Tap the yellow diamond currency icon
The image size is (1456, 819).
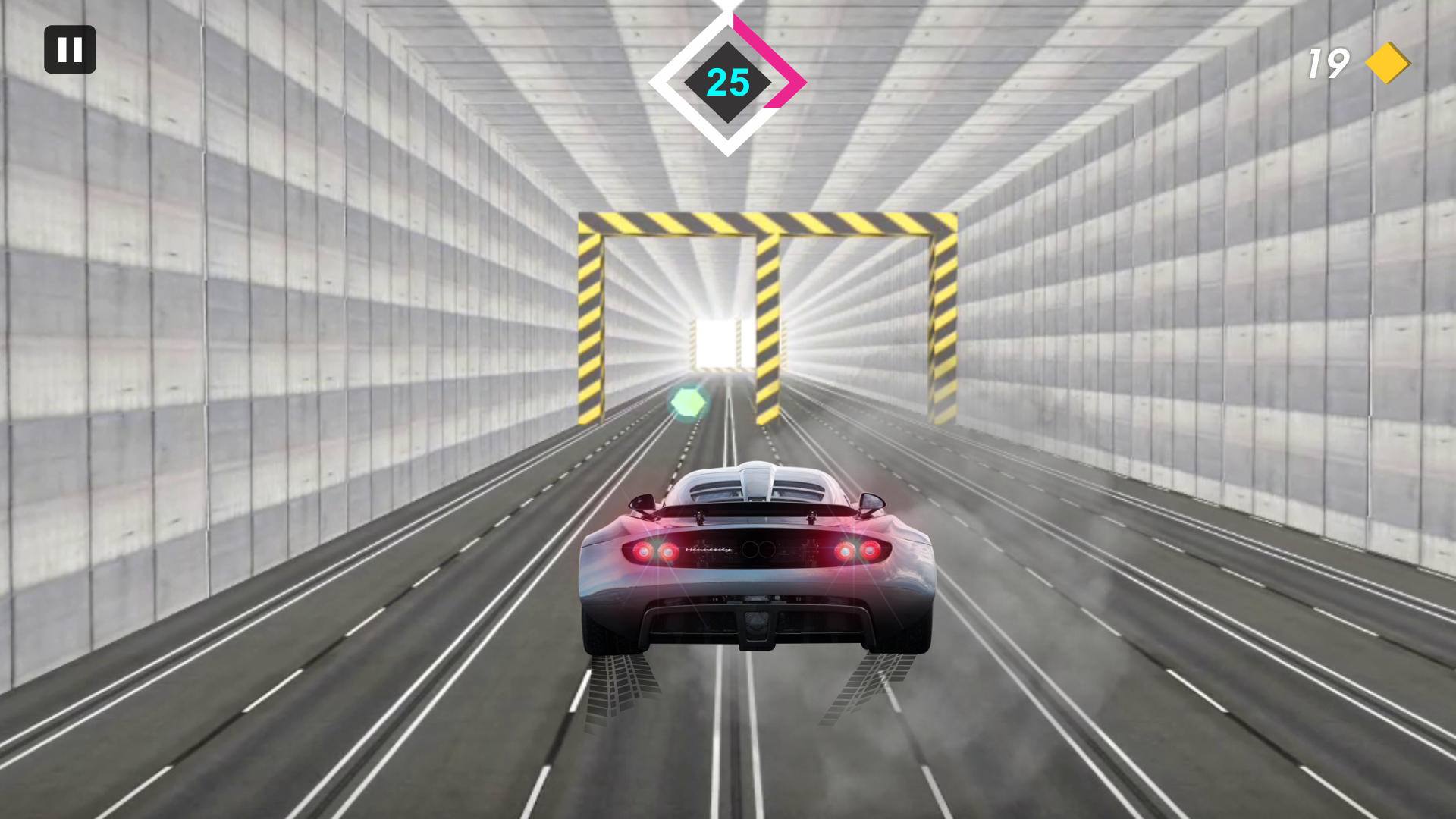[x=1390, y=63]
